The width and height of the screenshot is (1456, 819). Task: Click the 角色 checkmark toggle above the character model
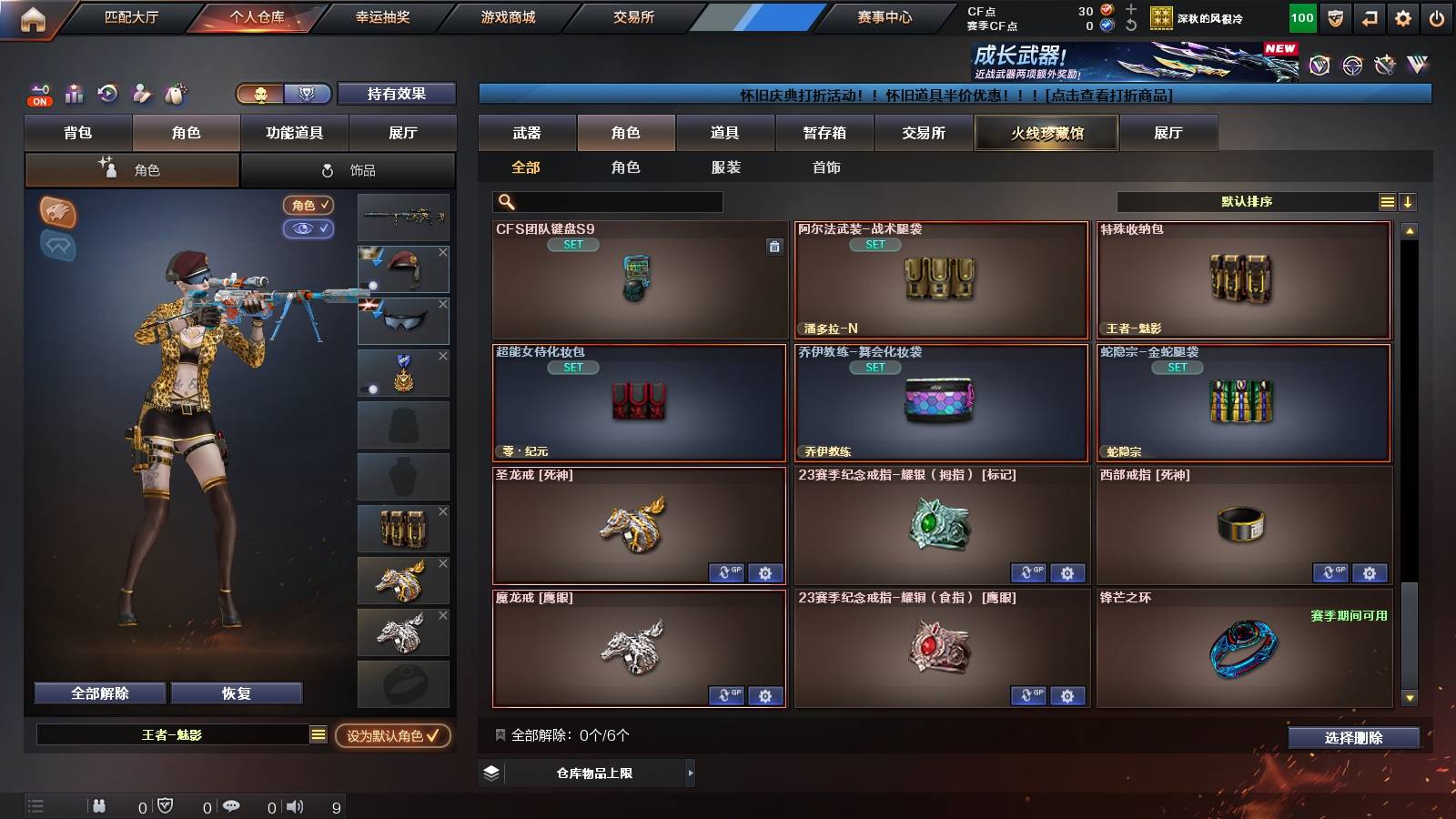309,206
